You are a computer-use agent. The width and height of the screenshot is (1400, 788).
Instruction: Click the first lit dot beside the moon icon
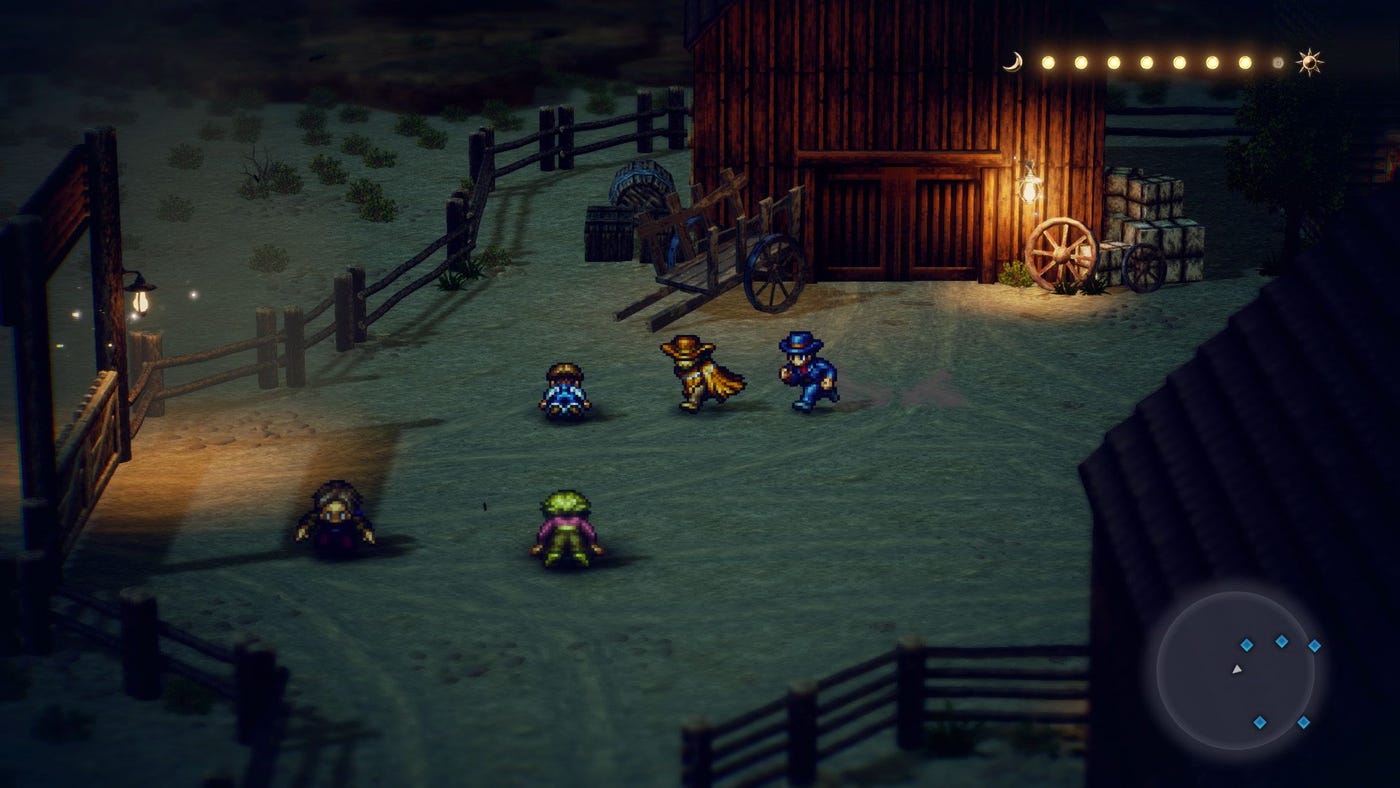pos(1049,61)
